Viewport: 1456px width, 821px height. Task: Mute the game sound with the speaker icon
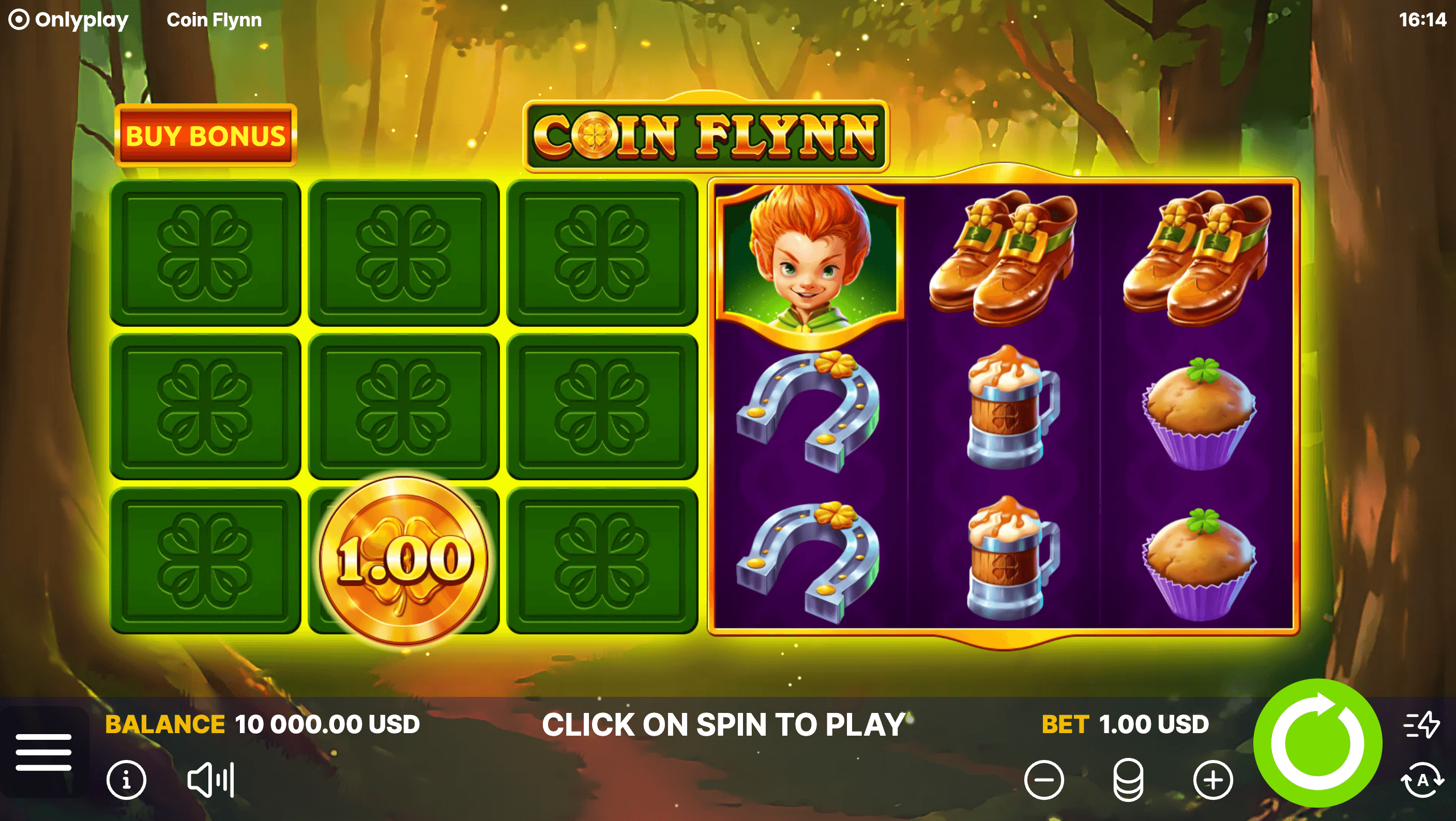tap(201, 779)
